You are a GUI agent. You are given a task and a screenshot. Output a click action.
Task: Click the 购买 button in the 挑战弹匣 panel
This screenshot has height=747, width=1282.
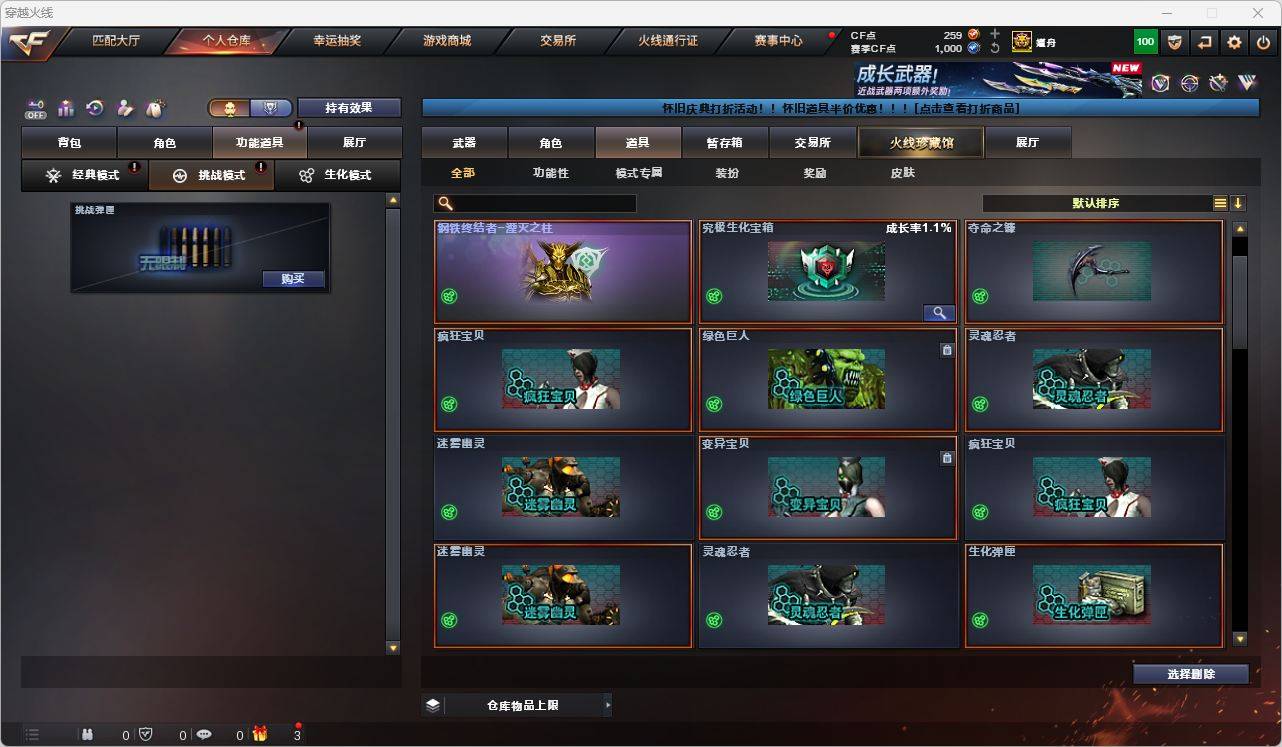point(292,279)
